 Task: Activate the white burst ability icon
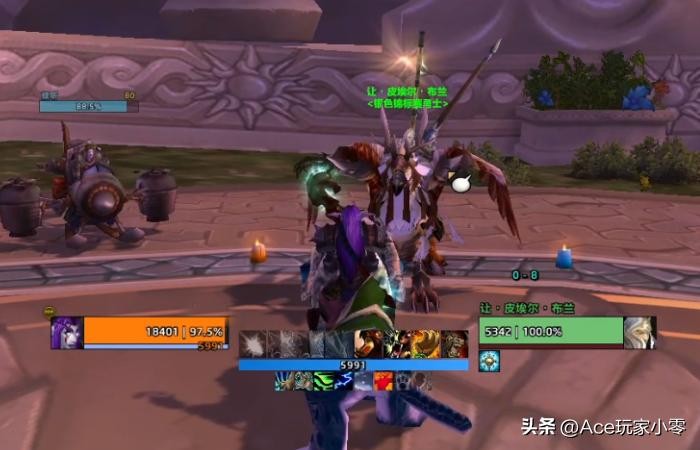coord(252,343)
